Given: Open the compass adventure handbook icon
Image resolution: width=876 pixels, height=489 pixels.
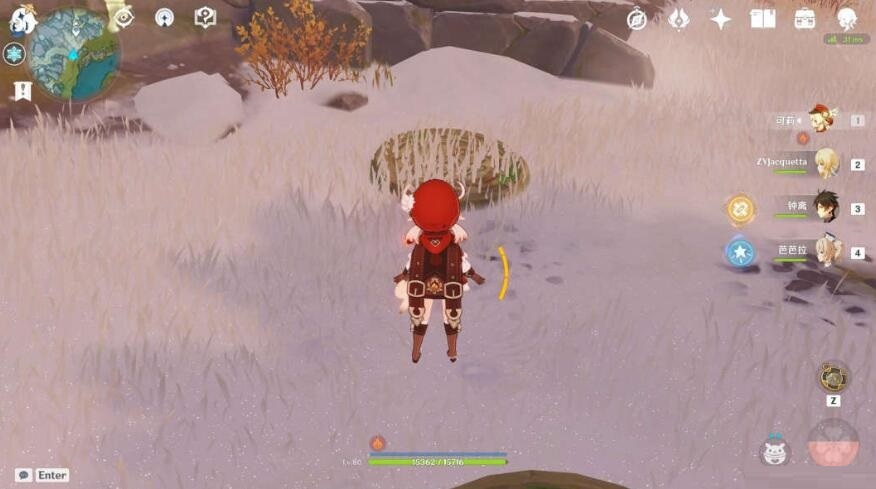Looking at the screenshot, I should (x=637, y=19).
